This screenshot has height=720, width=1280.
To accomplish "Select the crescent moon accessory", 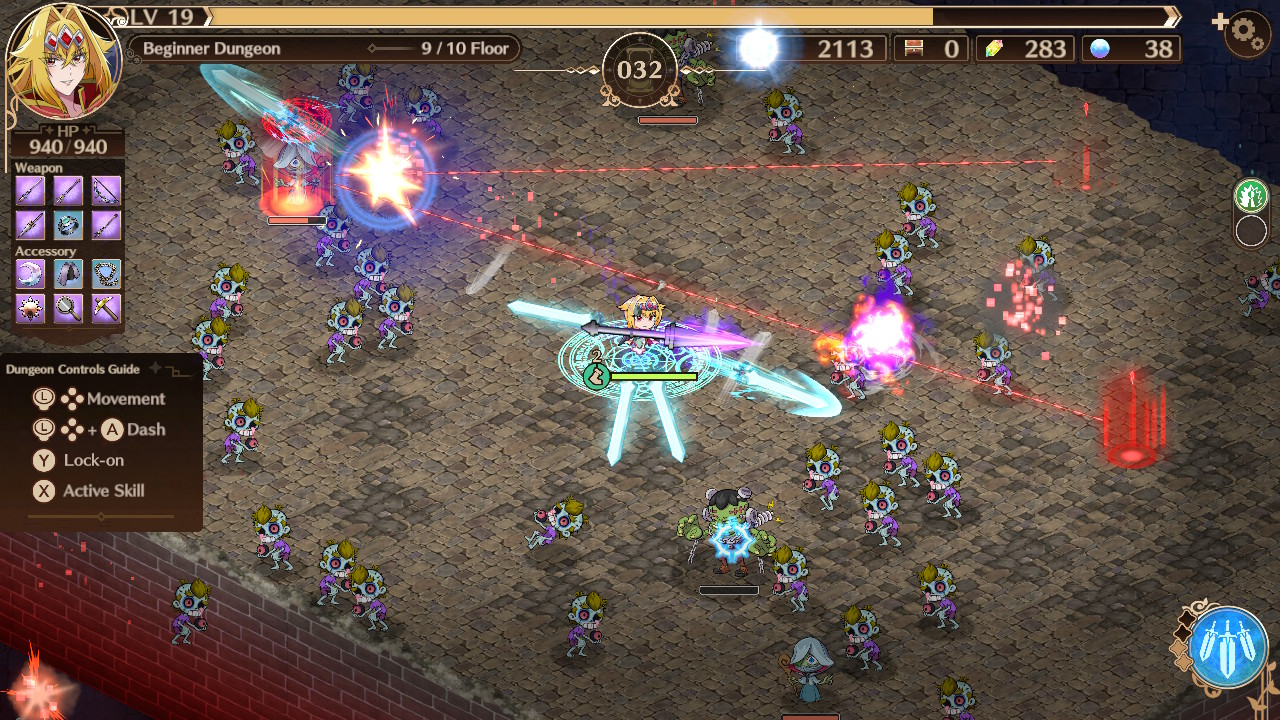I will (x=30, y=273).
